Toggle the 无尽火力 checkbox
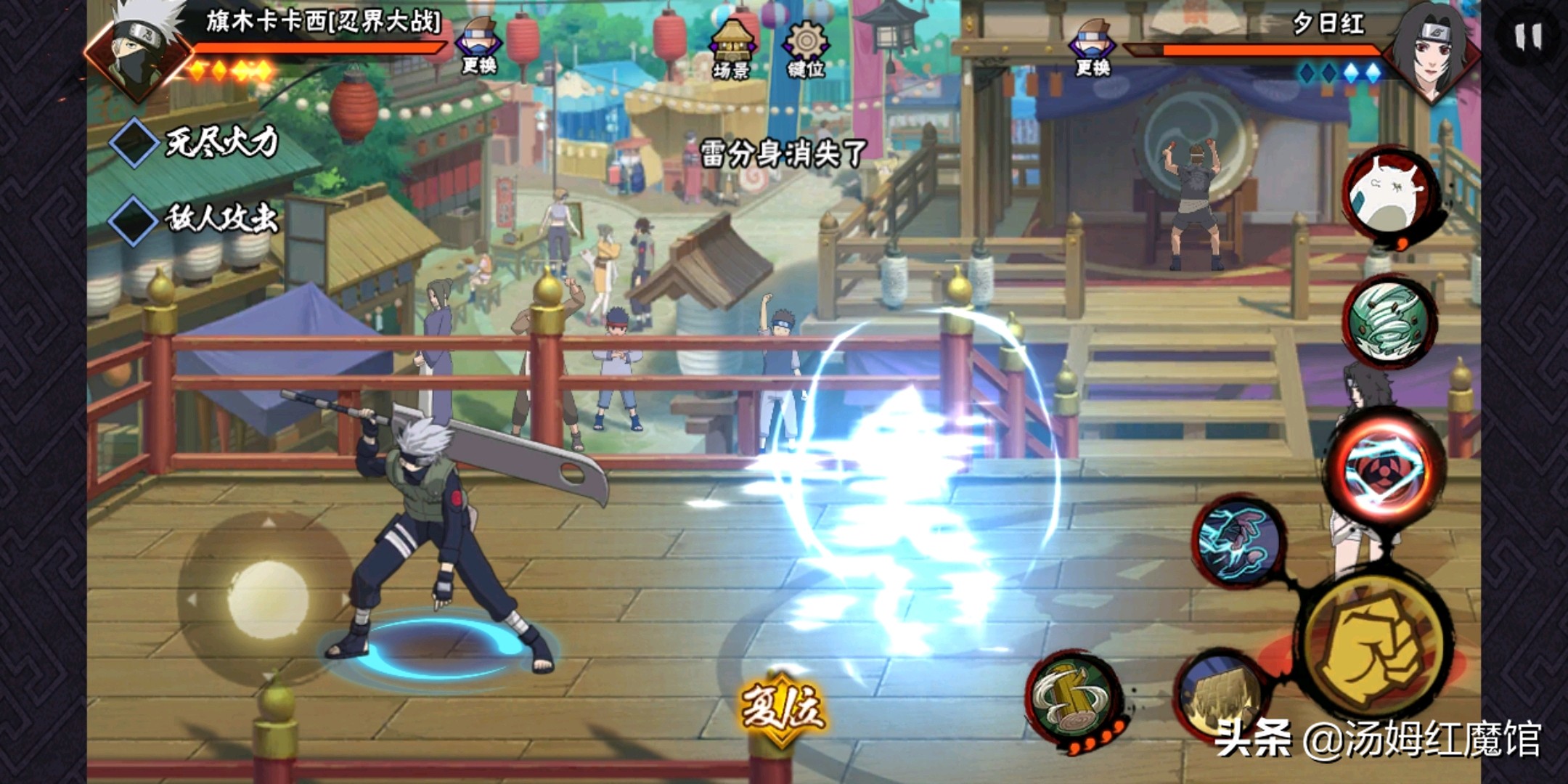The image size is (1568, 784). (134, 142)
